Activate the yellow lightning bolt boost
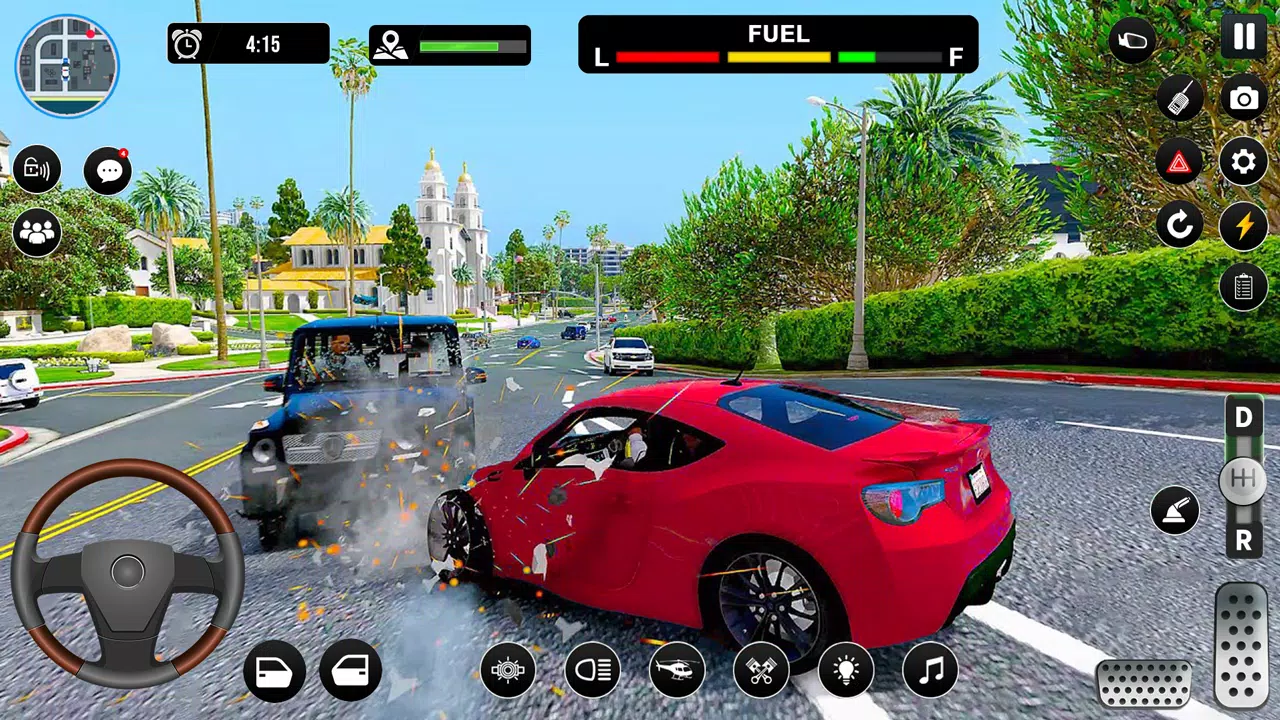Screen dimensions: 1280x720 1243,225
